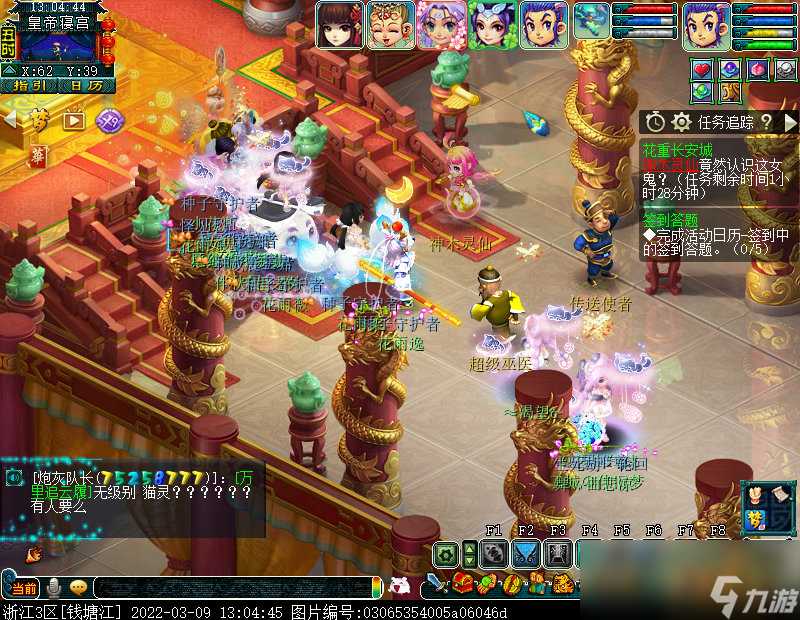Viewport: 800px width, 620px height.
Task: Select the pink-haired teammate portrait
Action: pos(441,25)
